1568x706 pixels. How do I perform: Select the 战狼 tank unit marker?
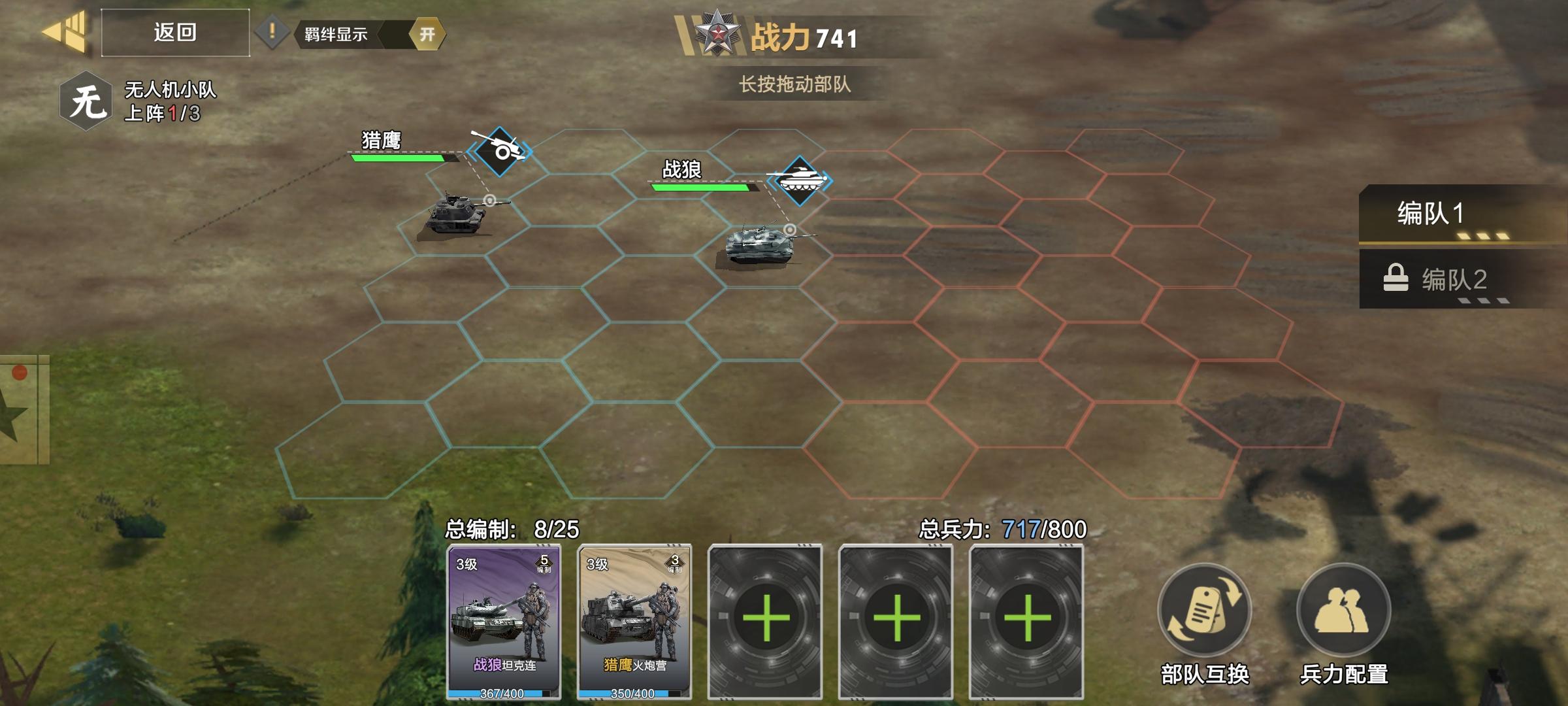coord(799,180)
